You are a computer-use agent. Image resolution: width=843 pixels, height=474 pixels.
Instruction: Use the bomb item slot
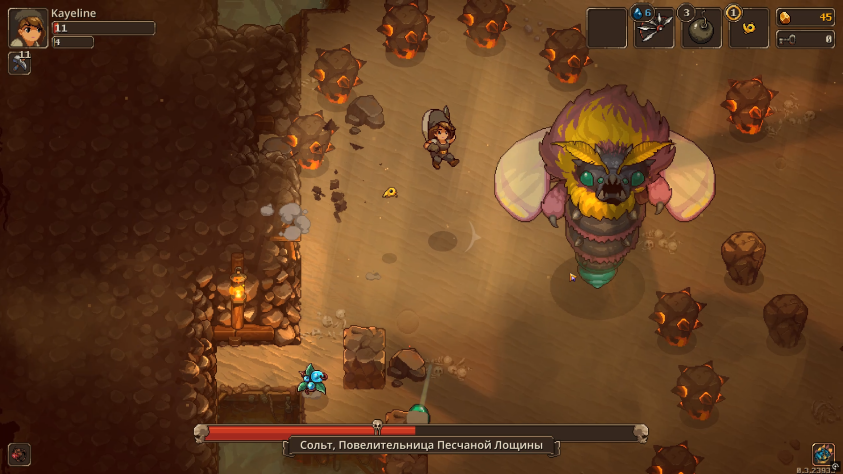coord(702,29)
